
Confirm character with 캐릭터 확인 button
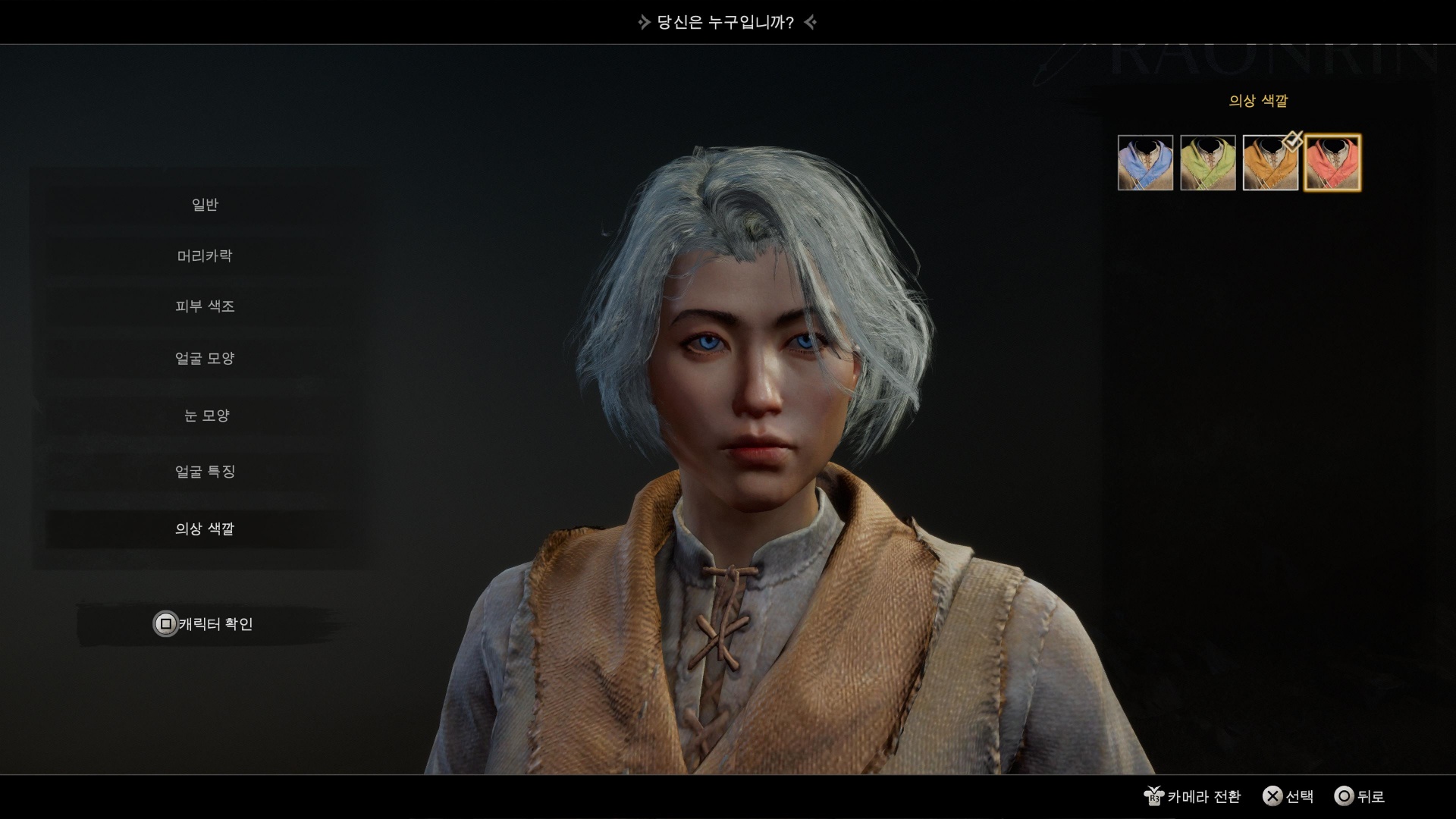coord(205,624)
